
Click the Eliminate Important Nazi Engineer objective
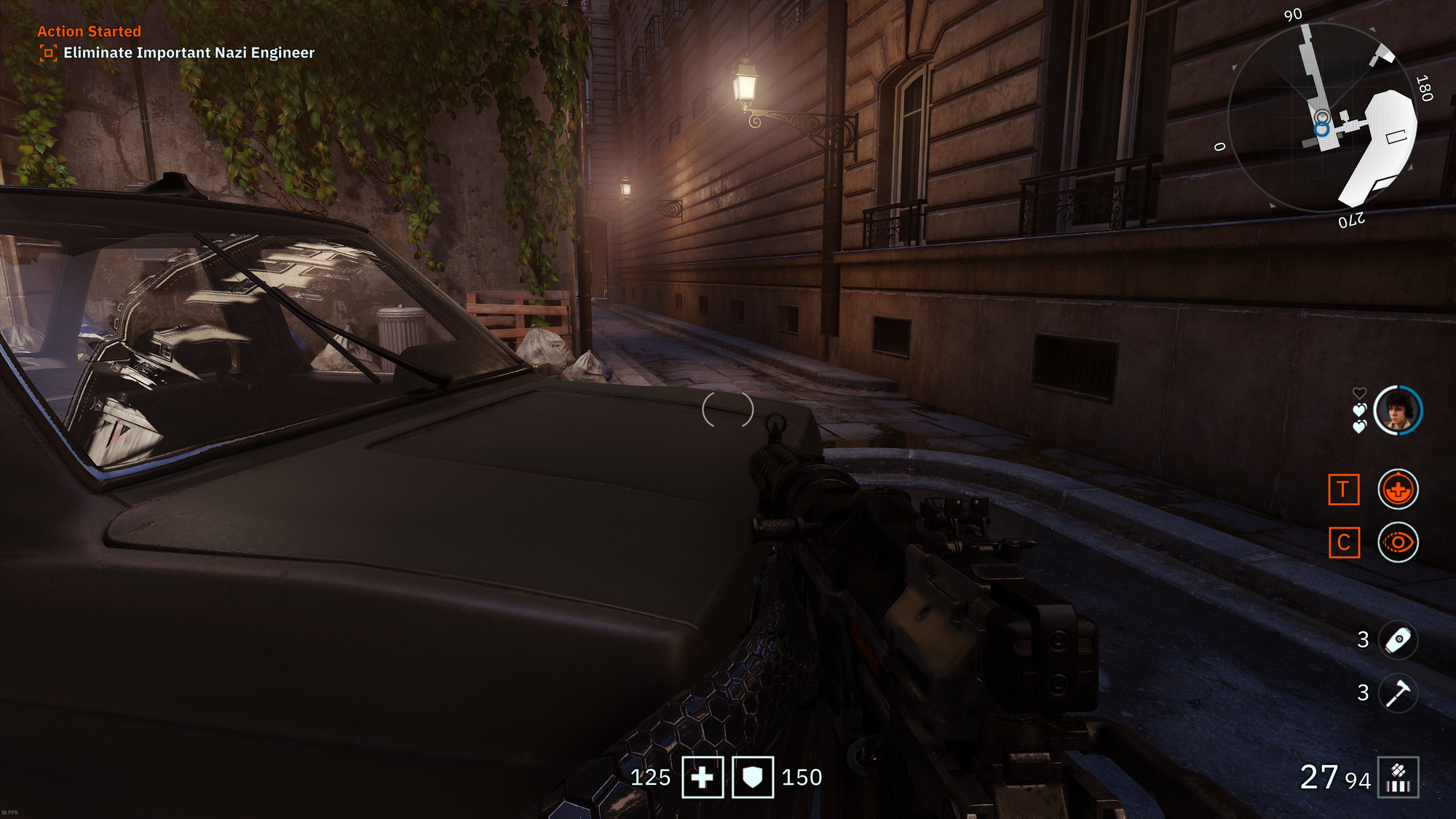click(189, 53)
